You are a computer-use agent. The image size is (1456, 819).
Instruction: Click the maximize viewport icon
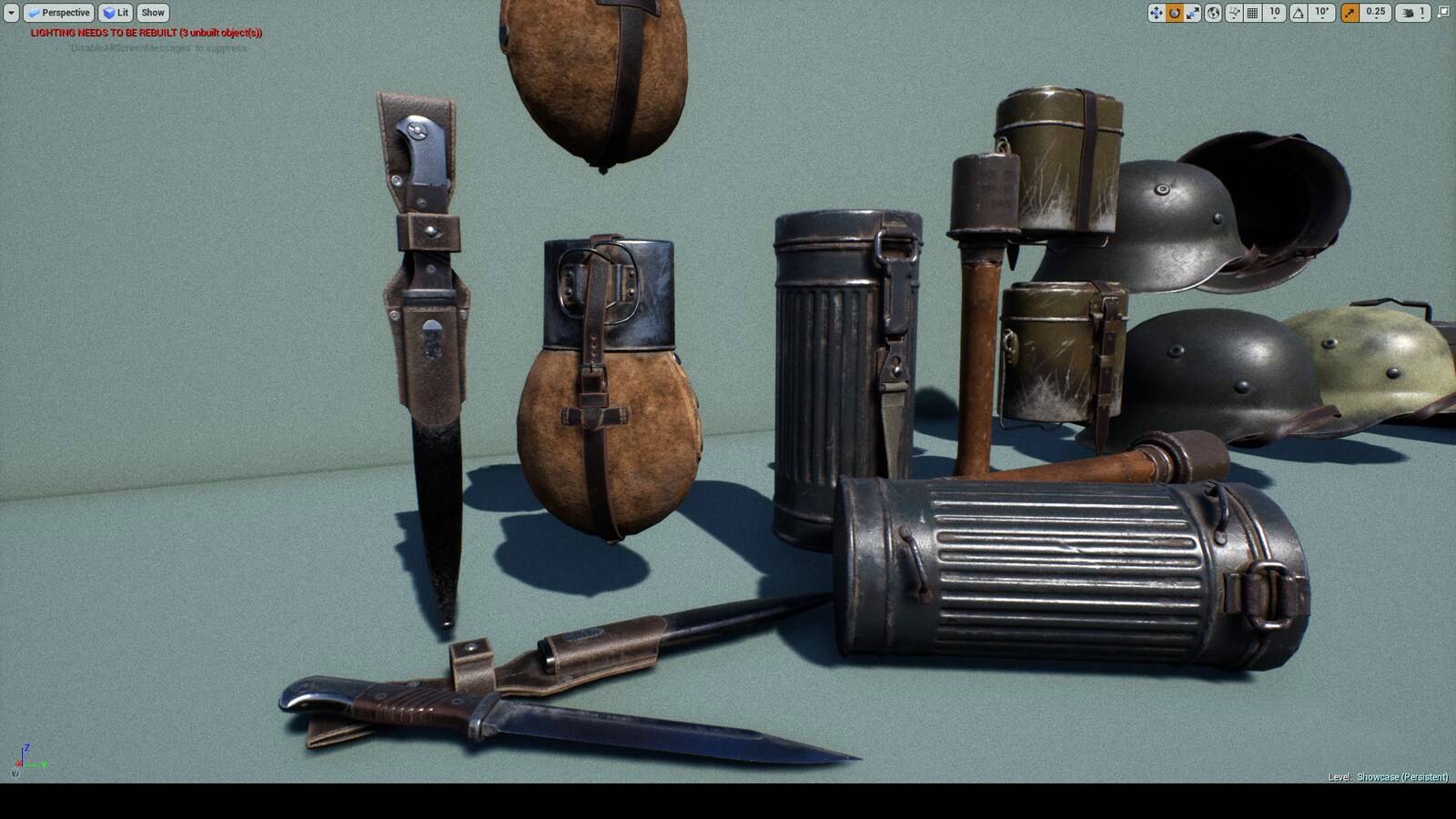click(x=1444, y=13)
